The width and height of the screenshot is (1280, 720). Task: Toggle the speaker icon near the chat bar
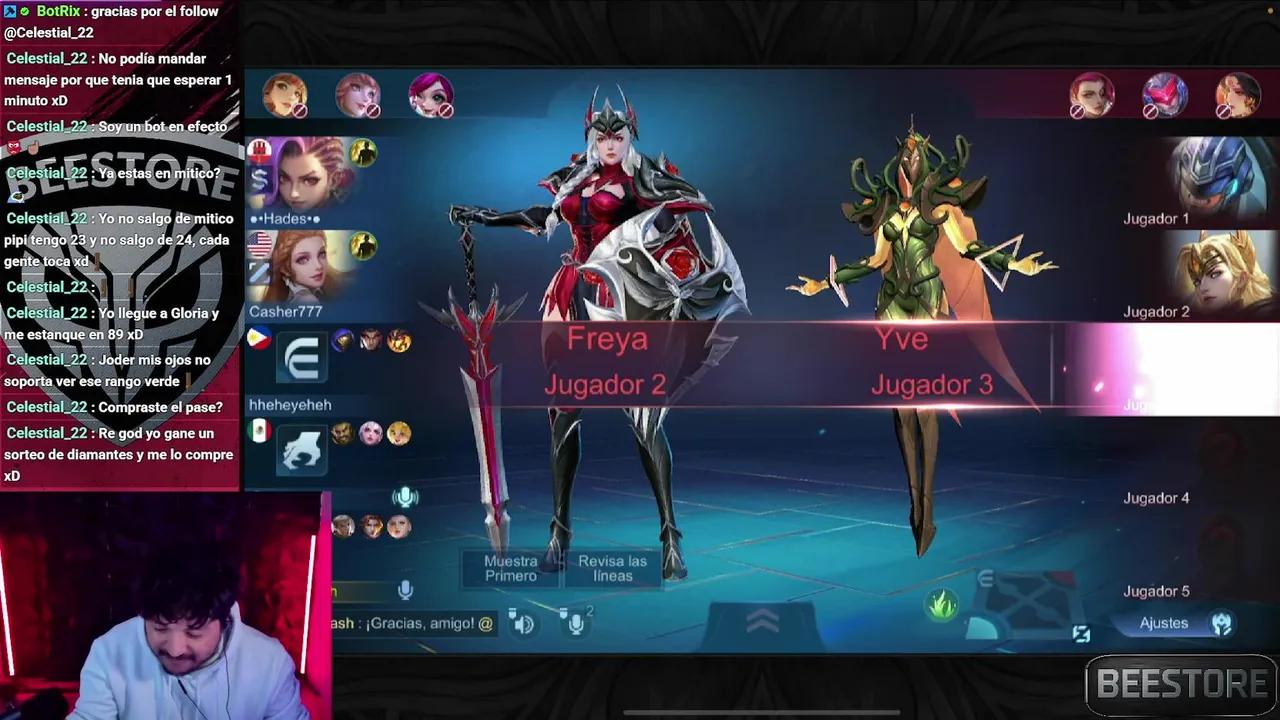click(523, 624)
